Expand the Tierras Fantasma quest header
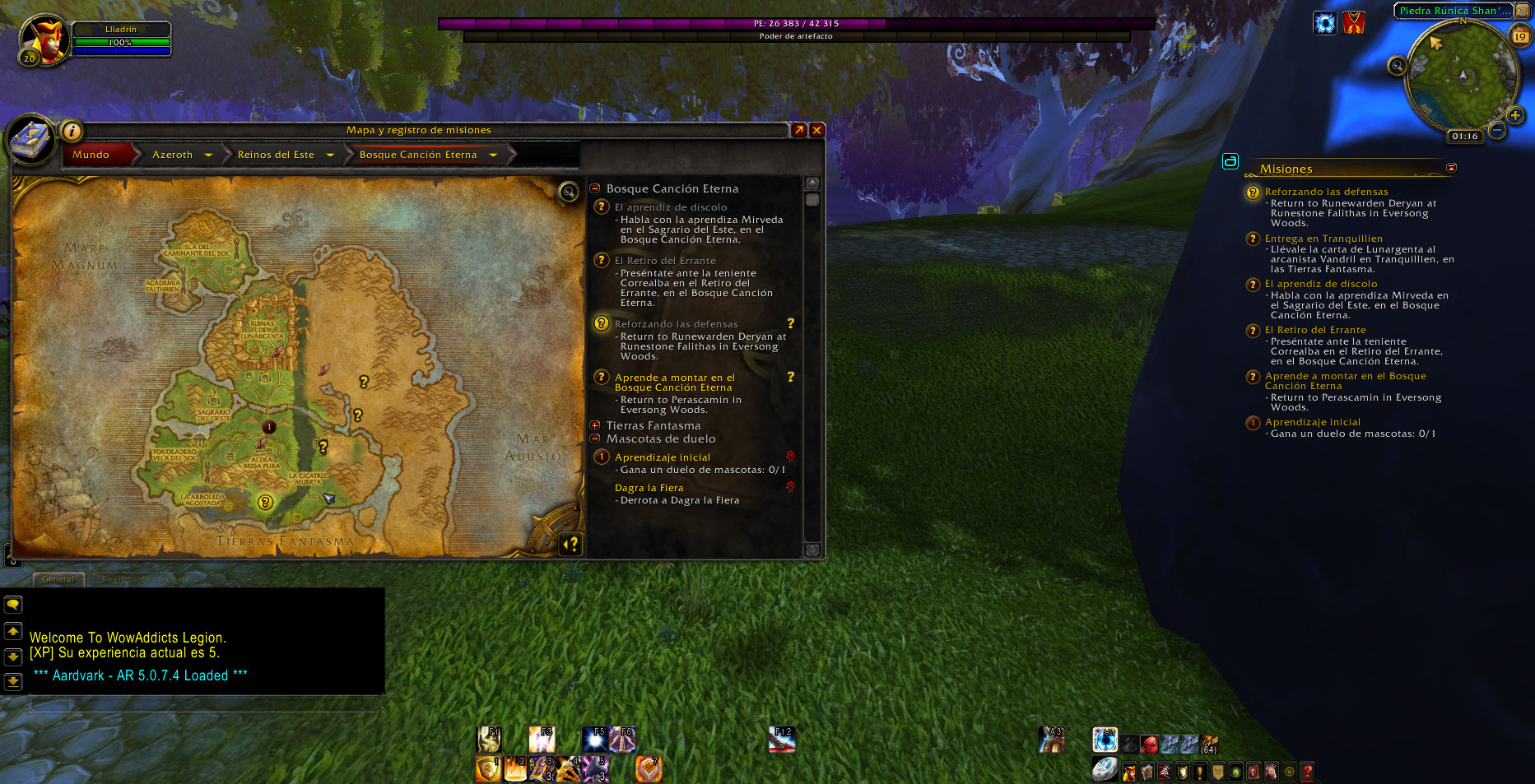The height and width of the screenshot is (784, 1535). coord(595,425)
